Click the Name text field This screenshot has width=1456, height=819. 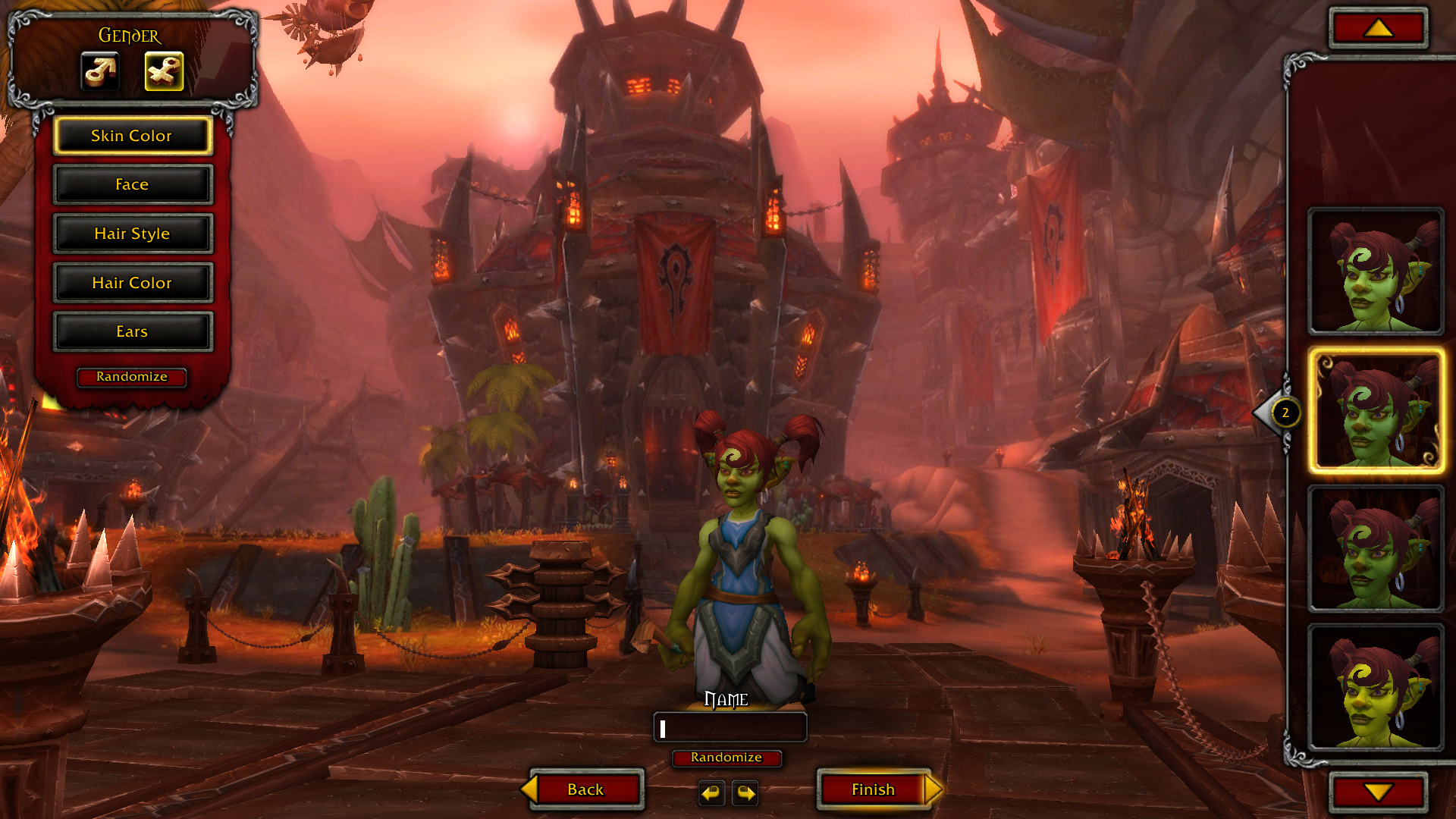pyautogui.click(x=730, y=728)
